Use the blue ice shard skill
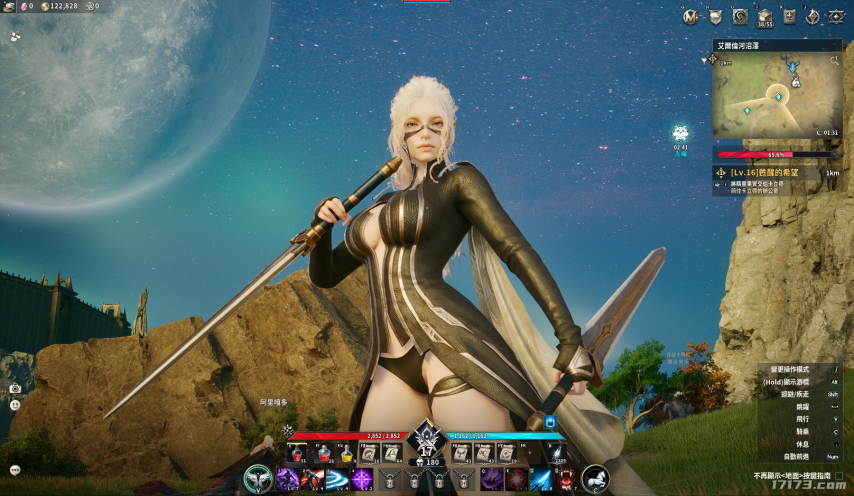 coord(542,480)
